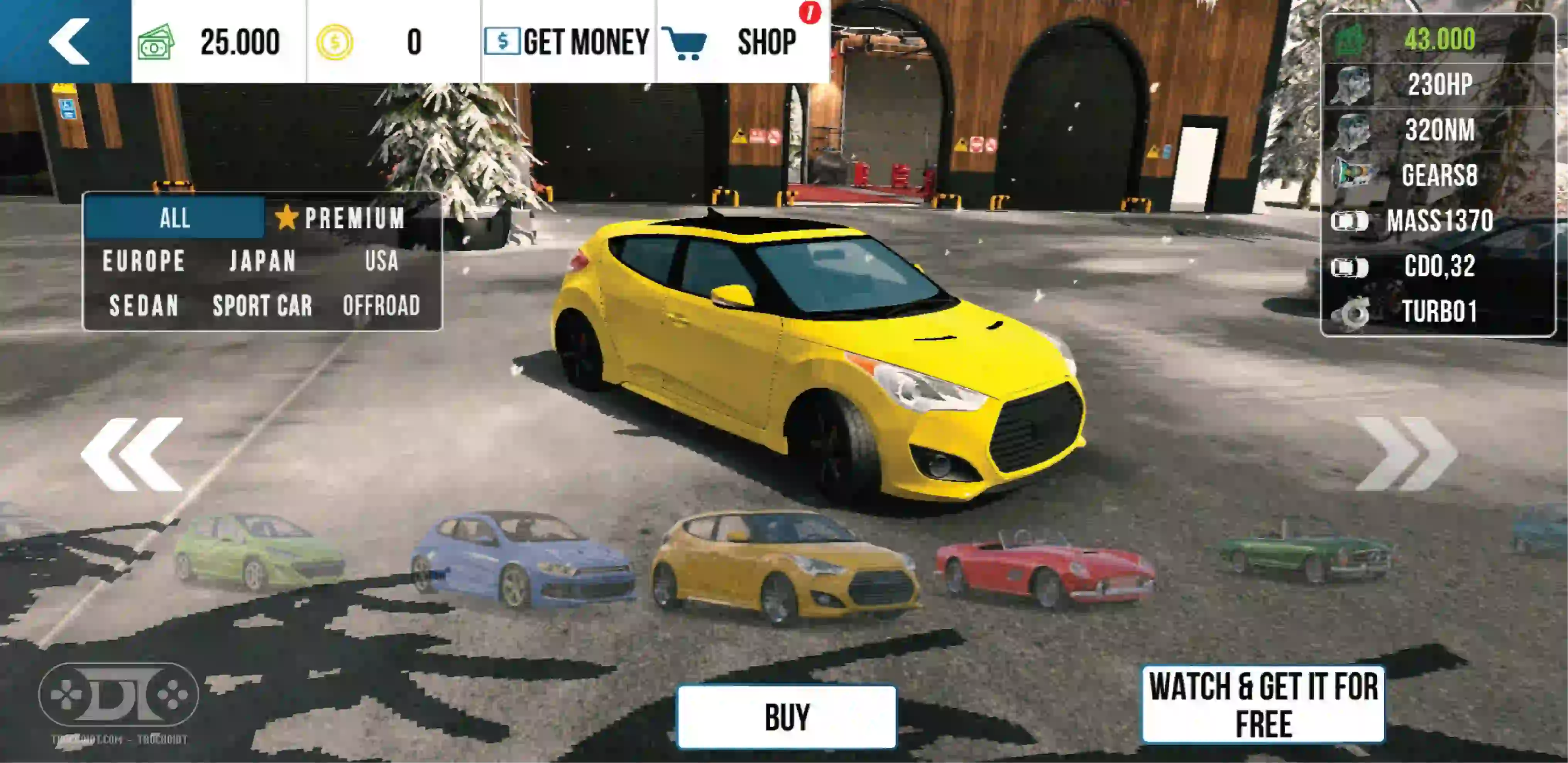Filter cars by Japan
The image size is (1568, 763).
(262, 261)
